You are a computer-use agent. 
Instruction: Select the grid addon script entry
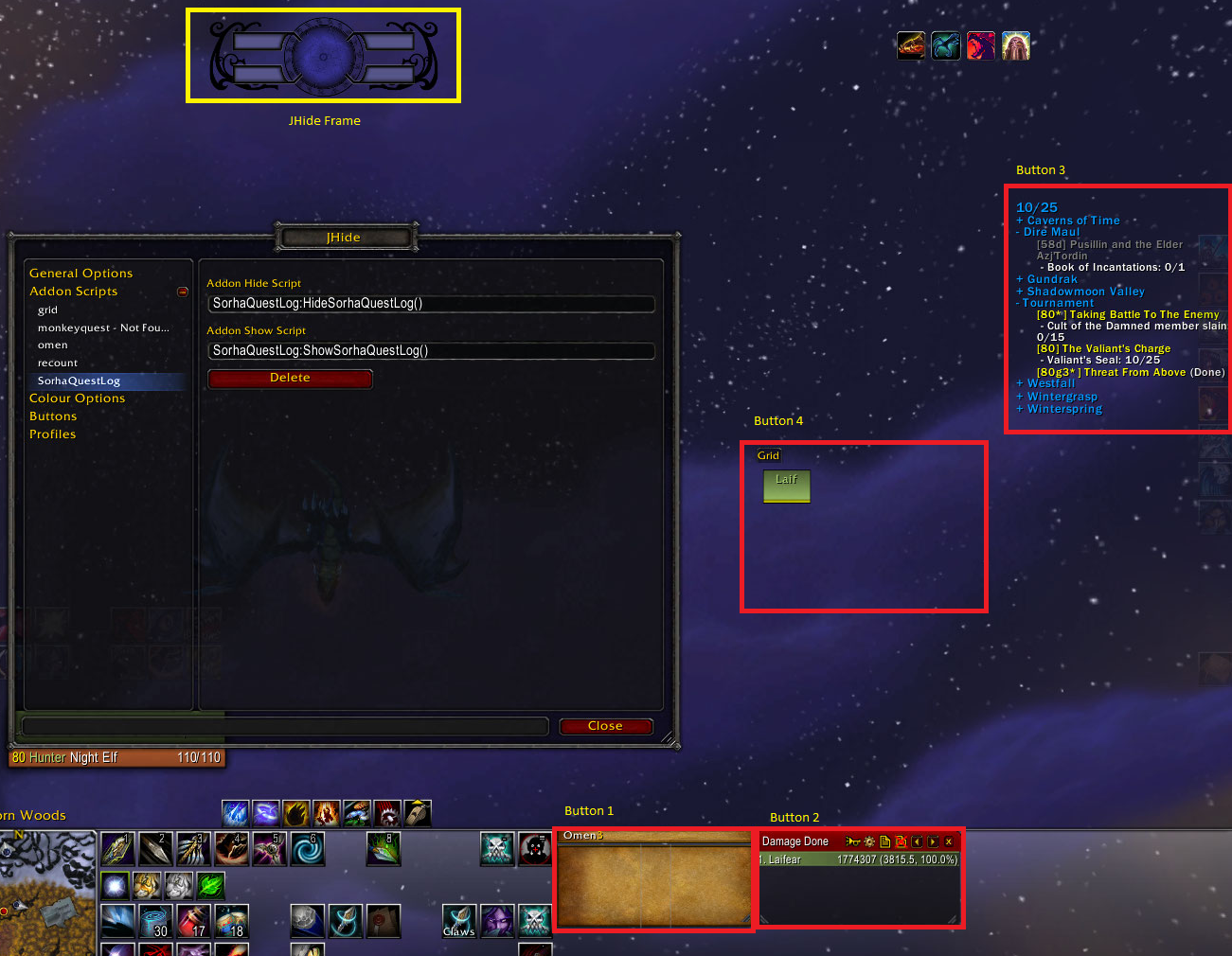(48, 310)
